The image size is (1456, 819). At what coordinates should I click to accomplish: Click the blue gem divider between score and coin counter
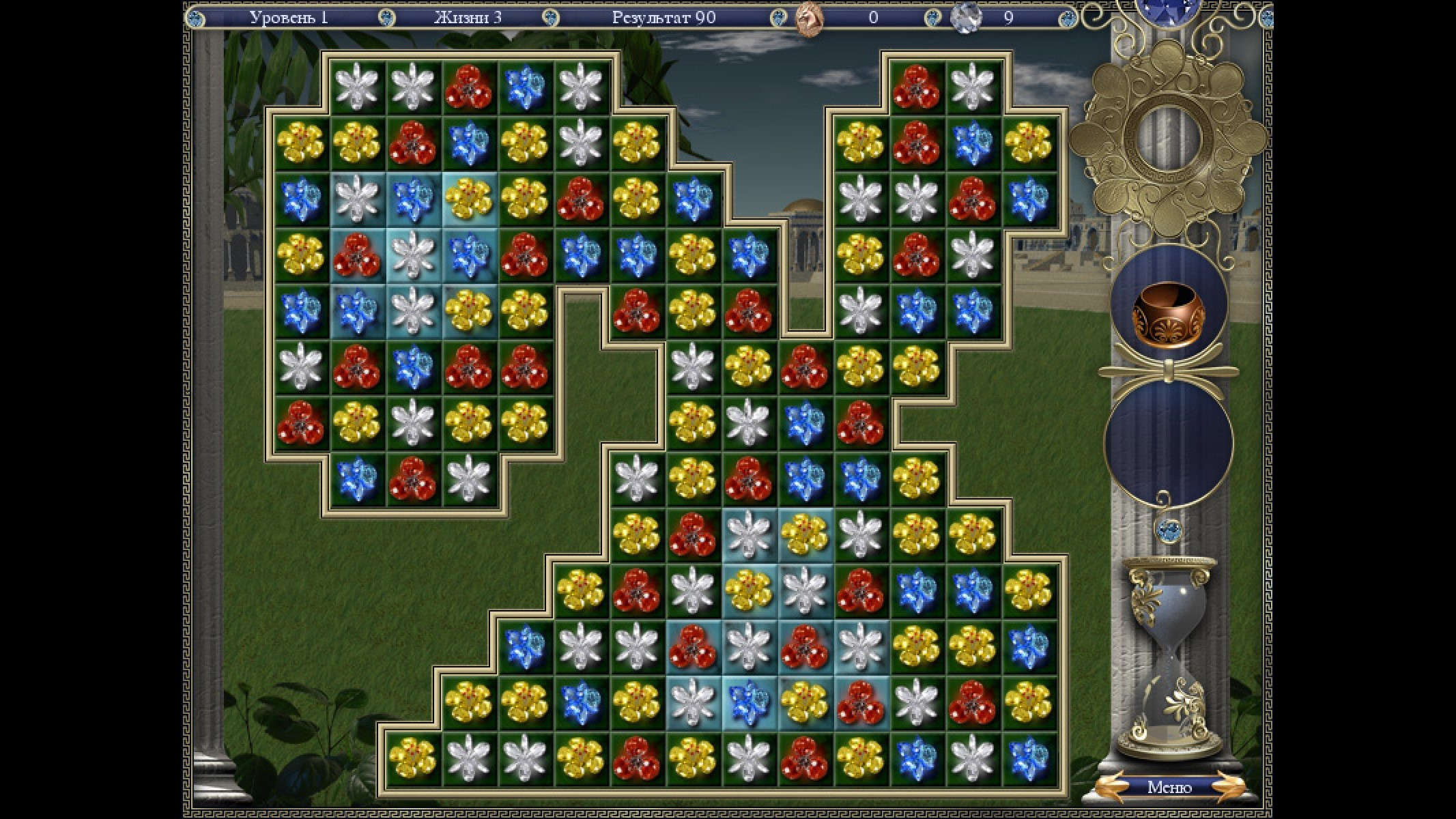(x=771, y=18)
